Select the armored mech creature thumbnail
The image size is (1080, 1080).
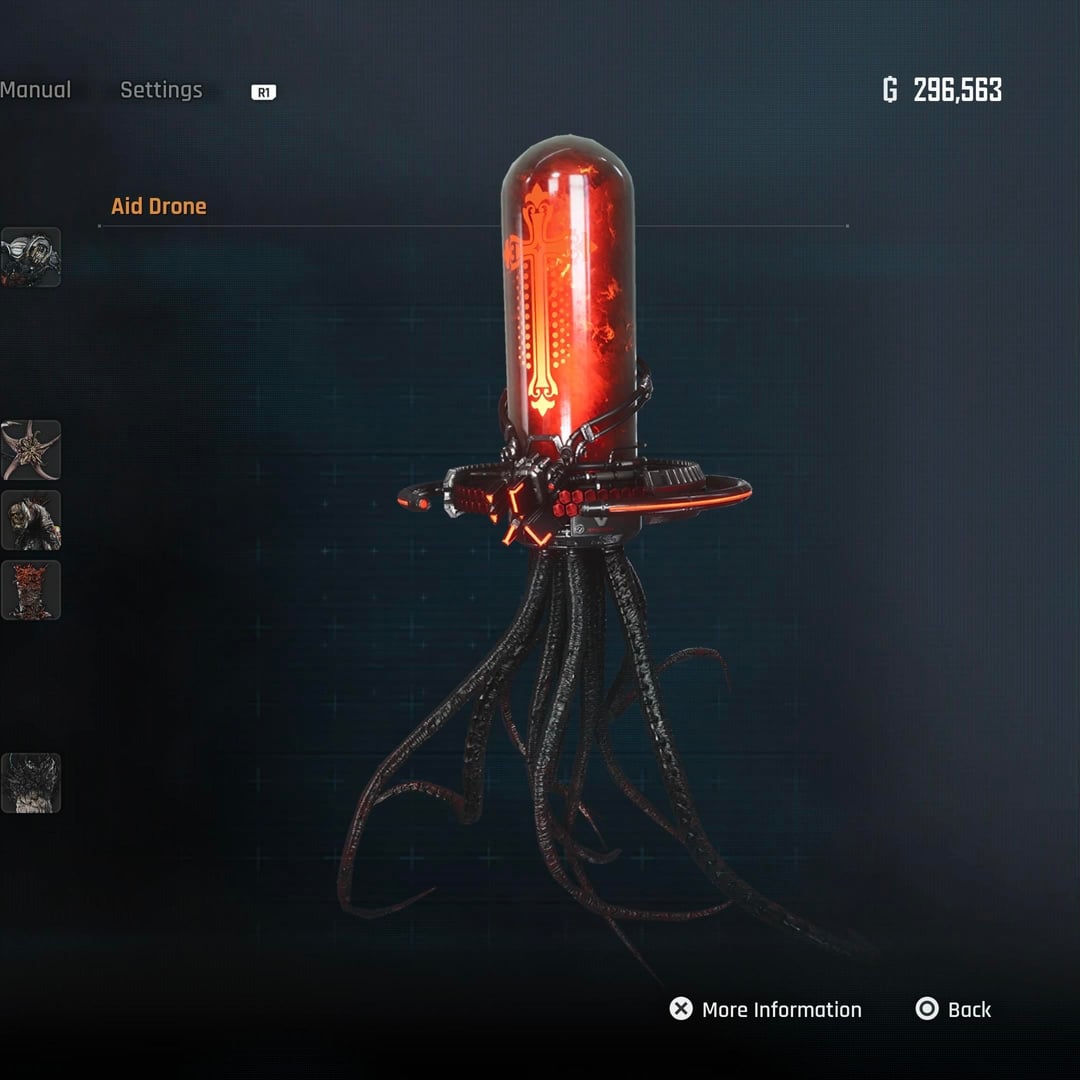tap(31, 257)
